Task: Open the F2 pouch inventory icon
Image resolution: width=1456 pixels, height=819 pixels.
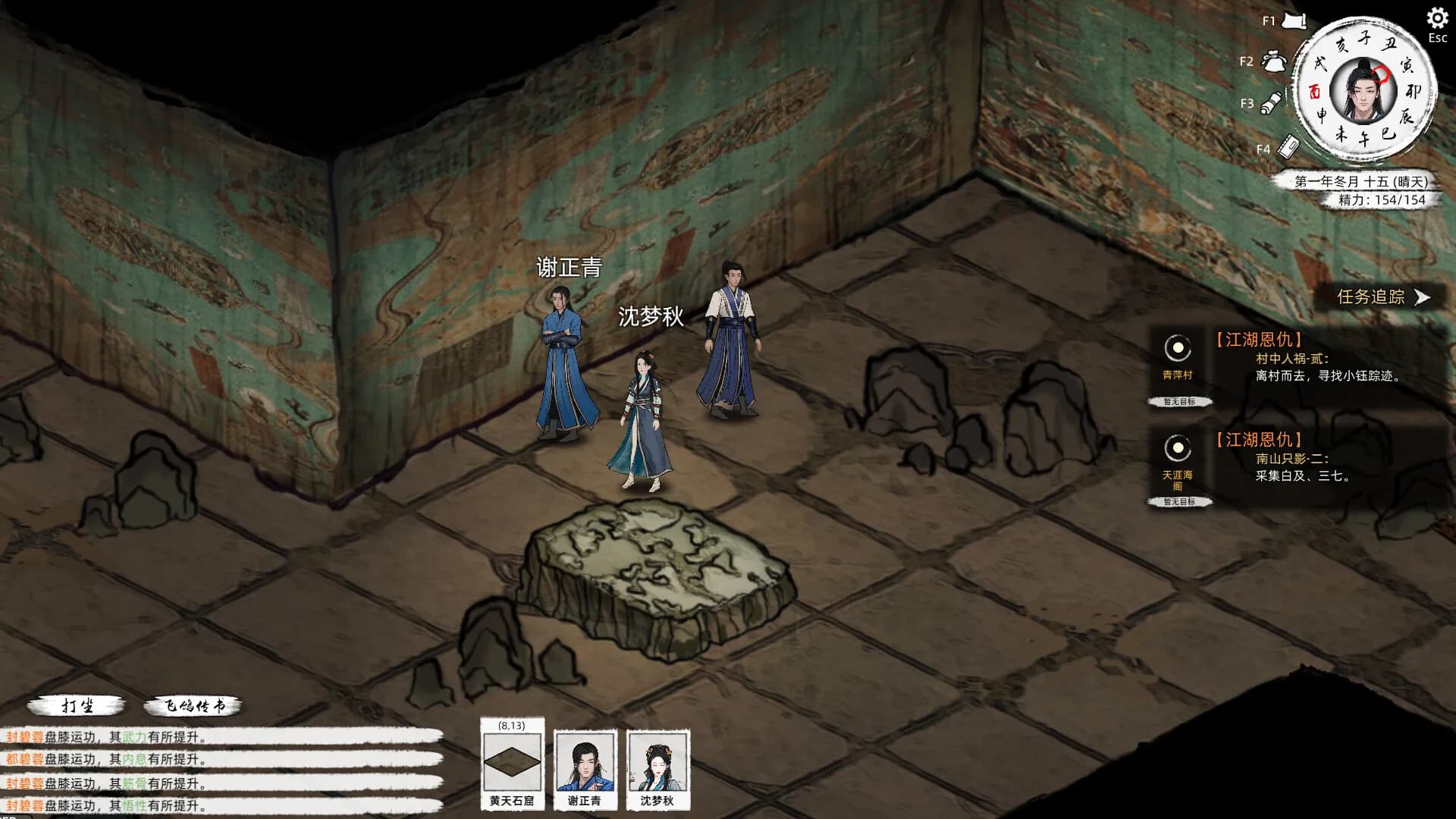Action: 1273,61
